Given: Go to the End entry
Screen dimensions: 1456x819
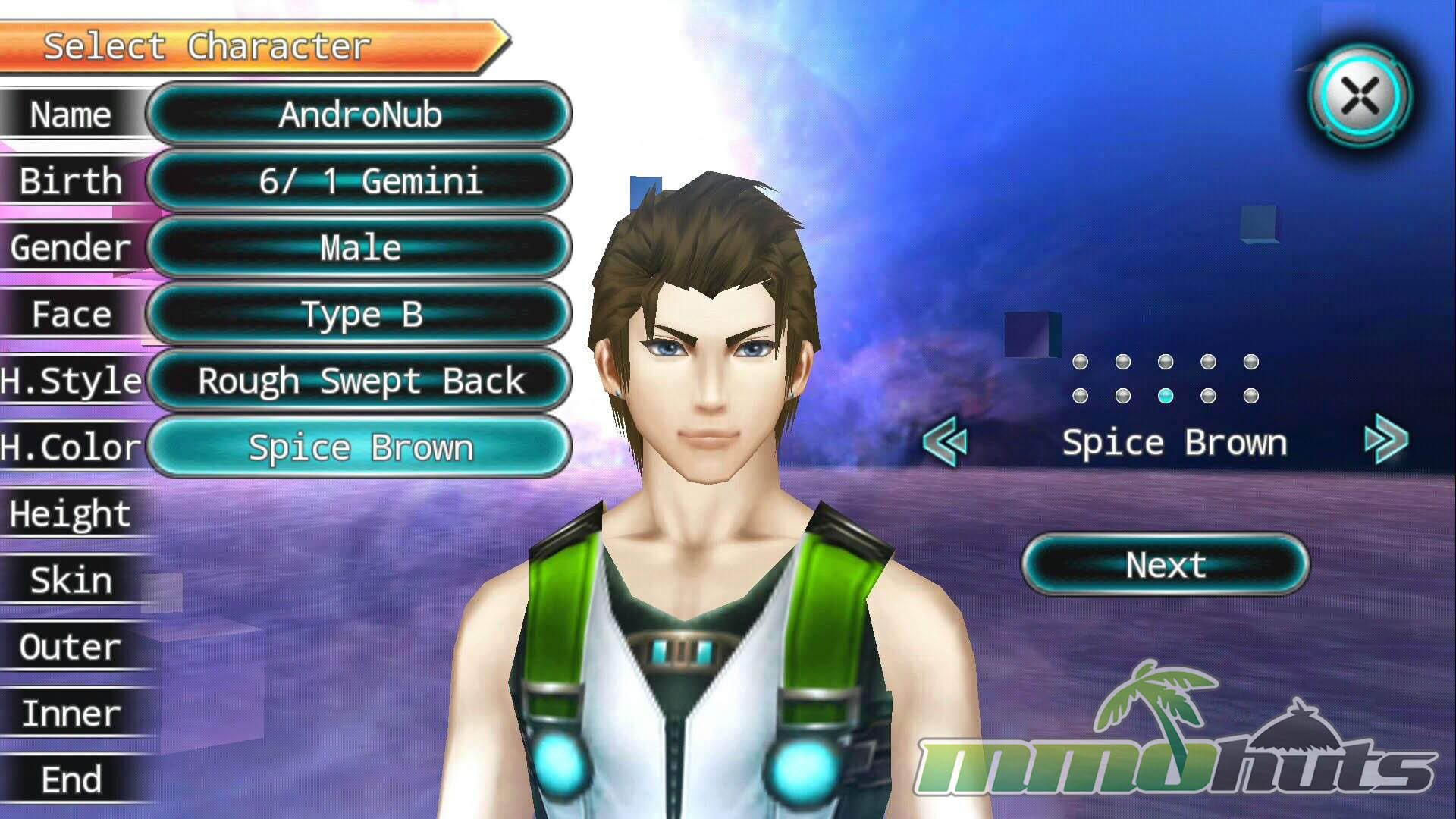Looking at the screenshot, I should [x=71, y=780].
